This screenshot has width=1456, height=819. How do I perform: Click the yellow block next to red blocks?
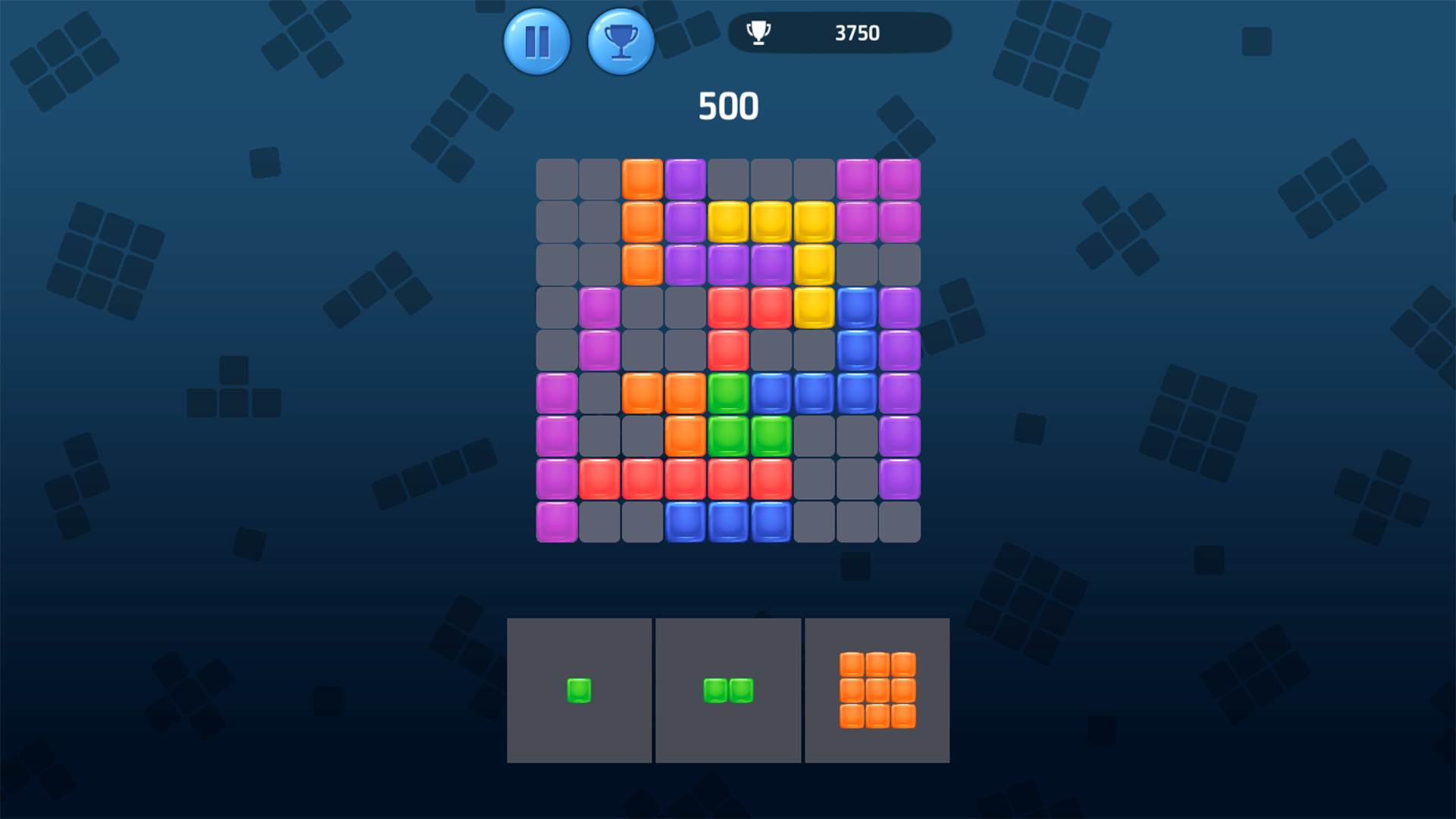click(x=814, y=307)
